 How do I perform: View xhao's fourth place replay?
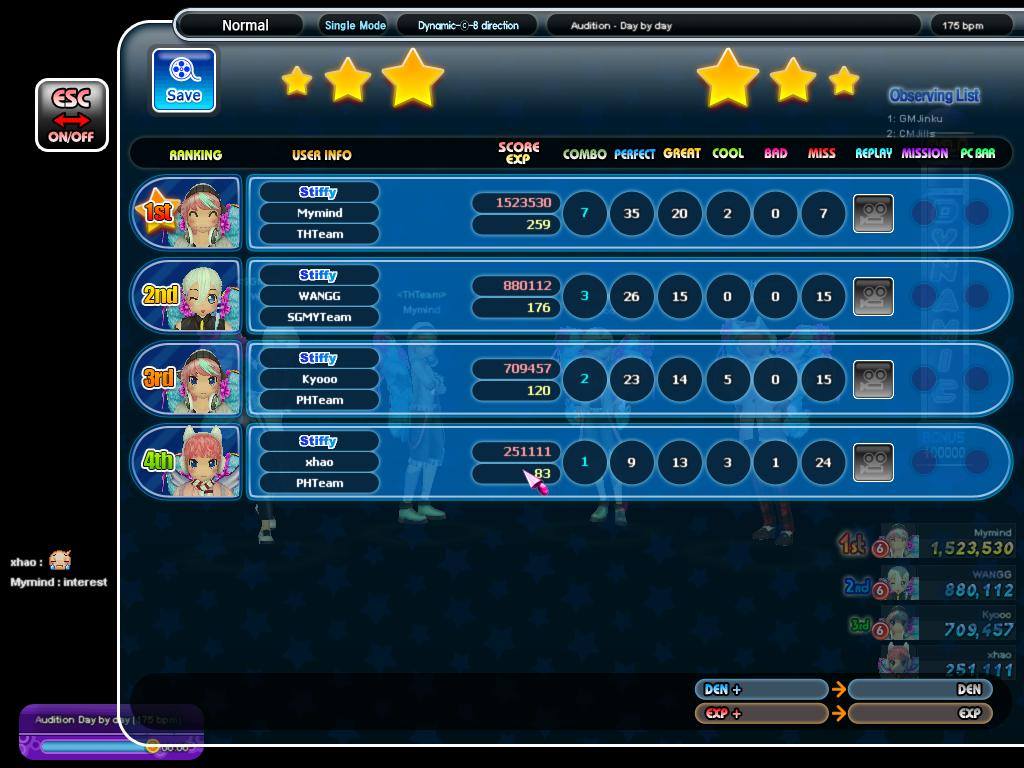873,462
